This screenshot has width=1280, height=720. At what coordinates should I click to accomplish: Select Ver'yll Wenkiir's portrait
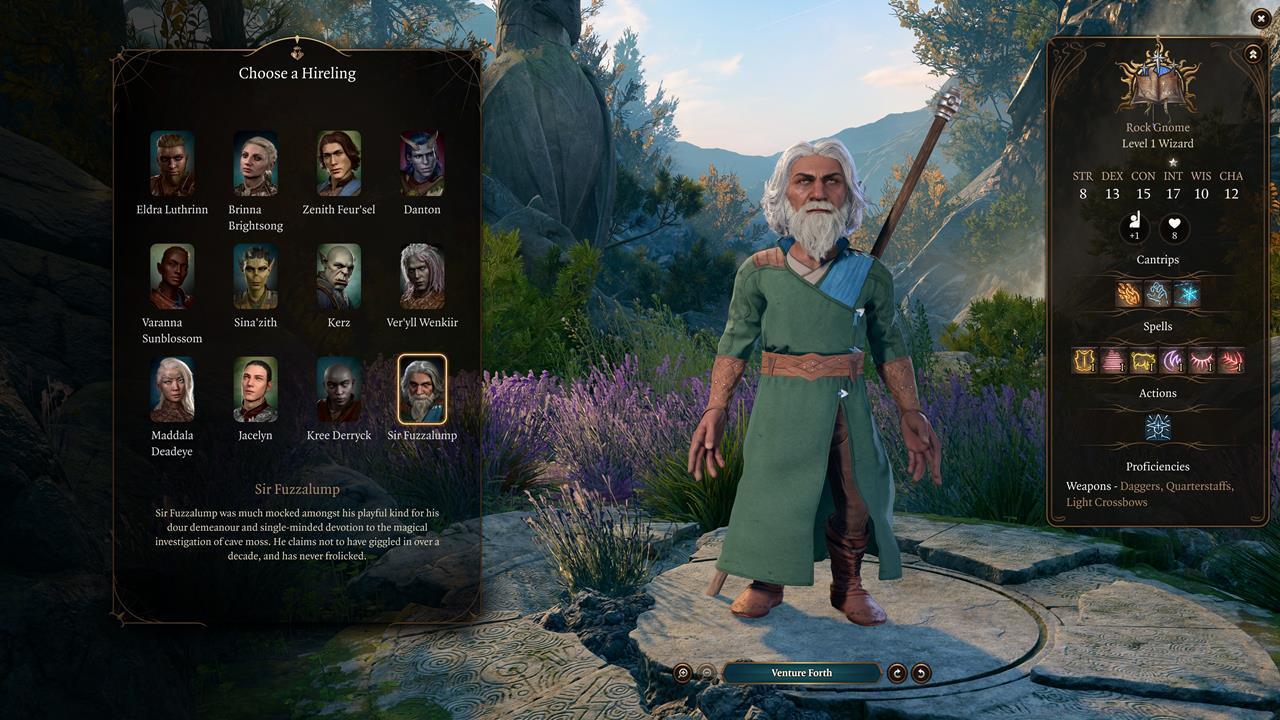pyautogui.click(x=422, y=276)
